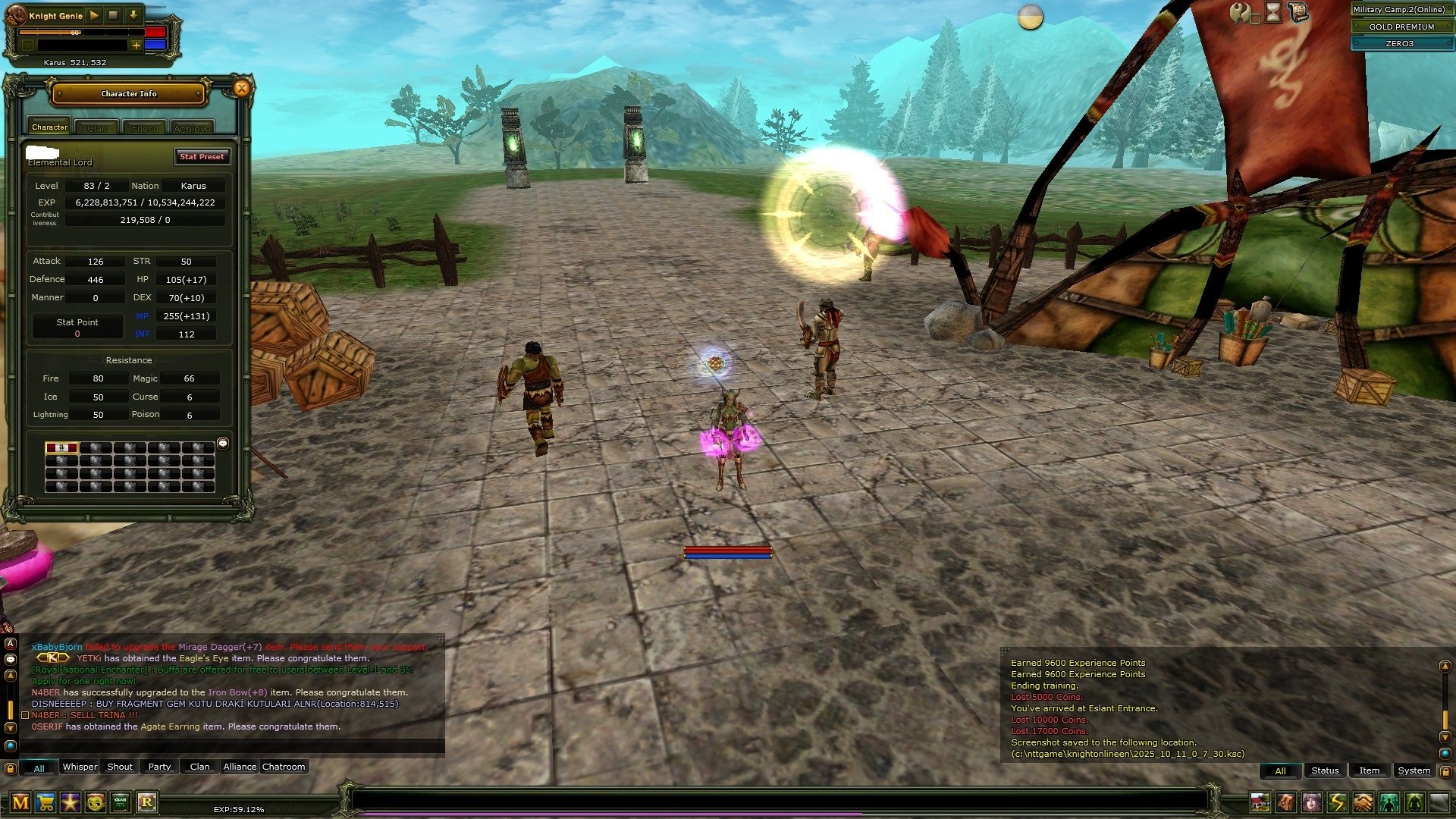Image resolution: width=1456 pixels, height=819 pixels.
Task: Open the Alliance chat tab
Action: pos(240,767)
